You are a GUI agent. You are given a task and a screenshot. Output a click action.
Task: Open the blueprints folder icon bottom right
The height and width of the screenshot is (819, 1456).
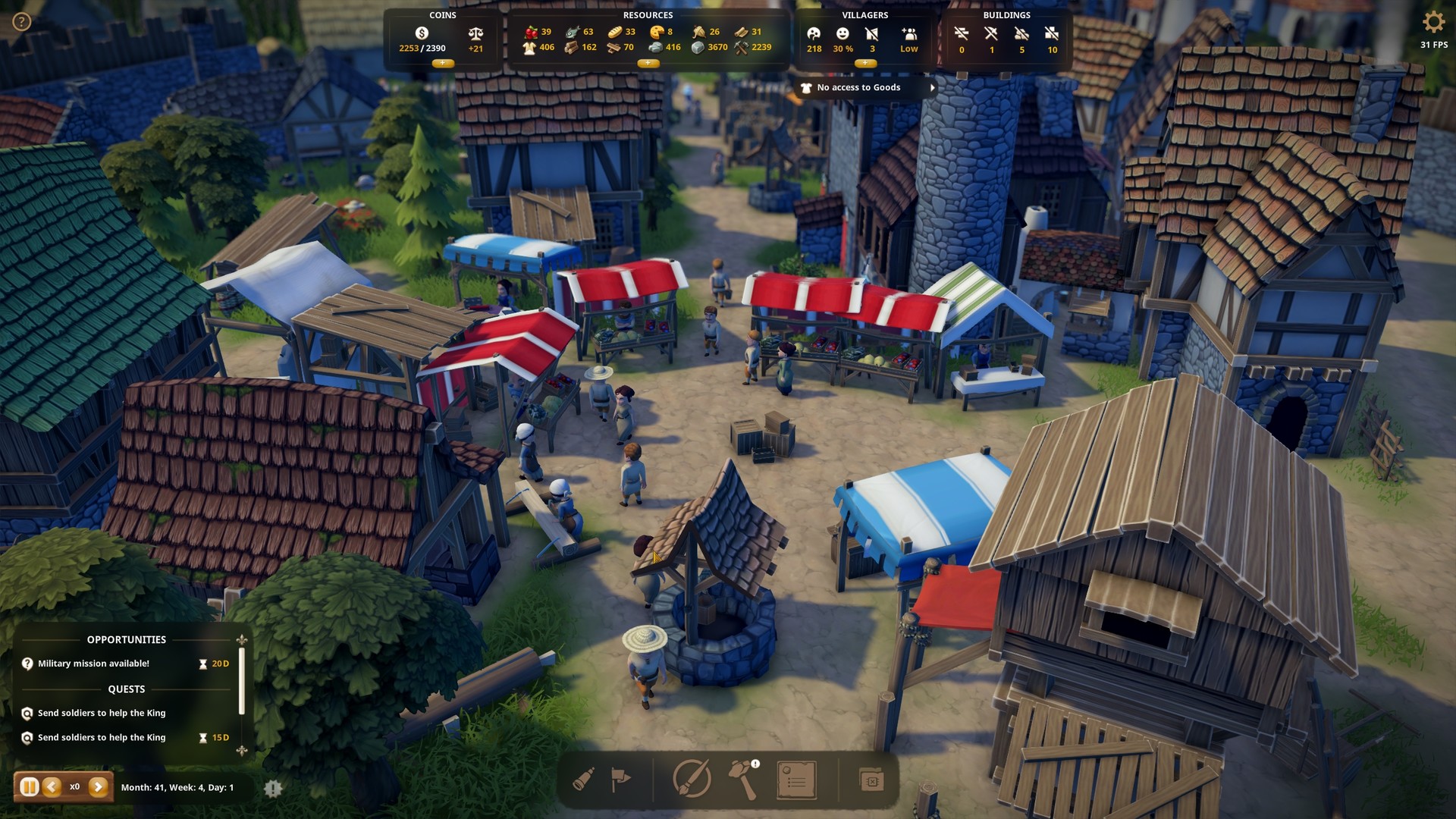[x=872, y=780]
